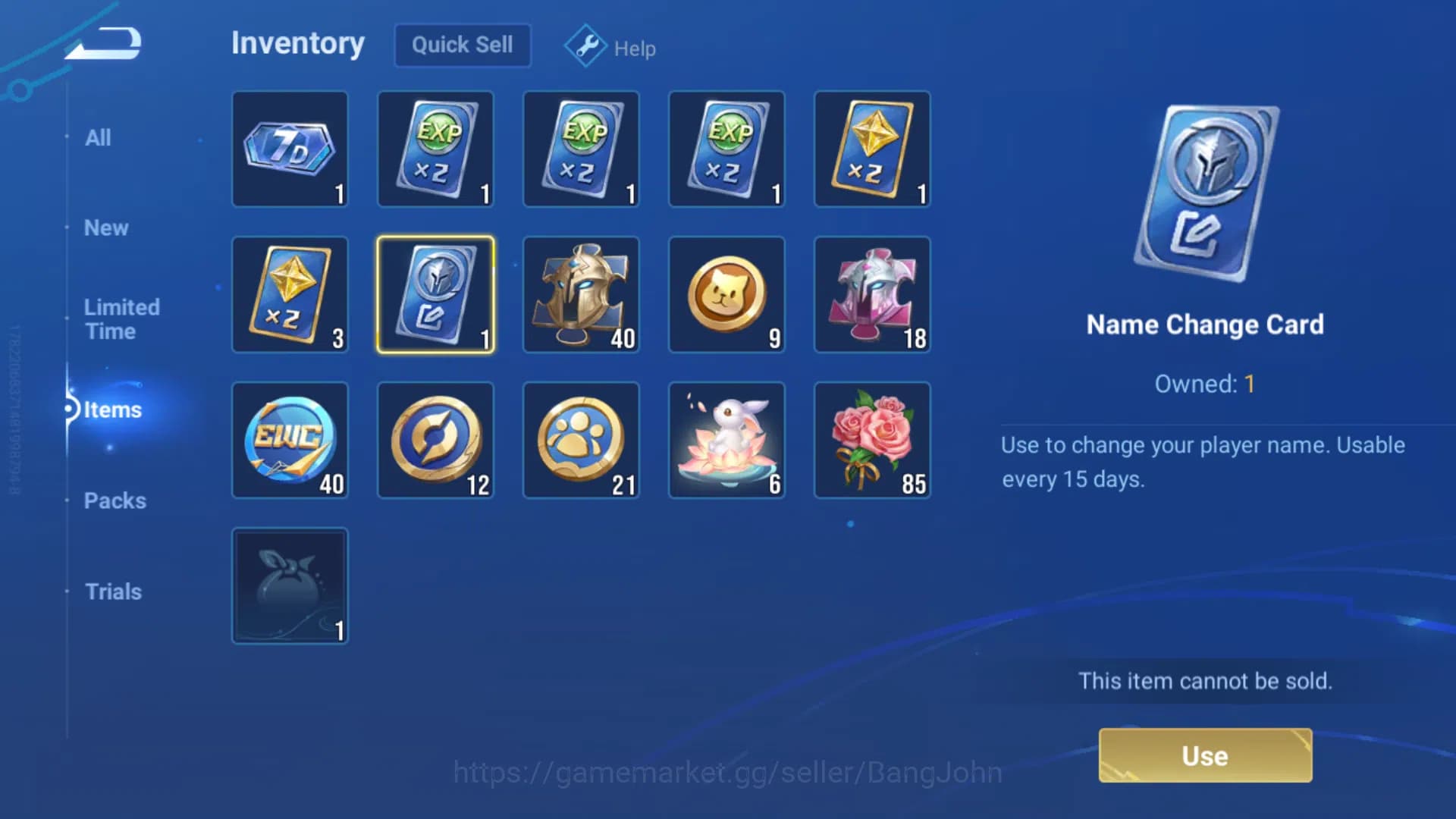The height and width of the screenshot is (819, 1456).
Task: Open the pink skin fragment item
Action: click(873, 295)
